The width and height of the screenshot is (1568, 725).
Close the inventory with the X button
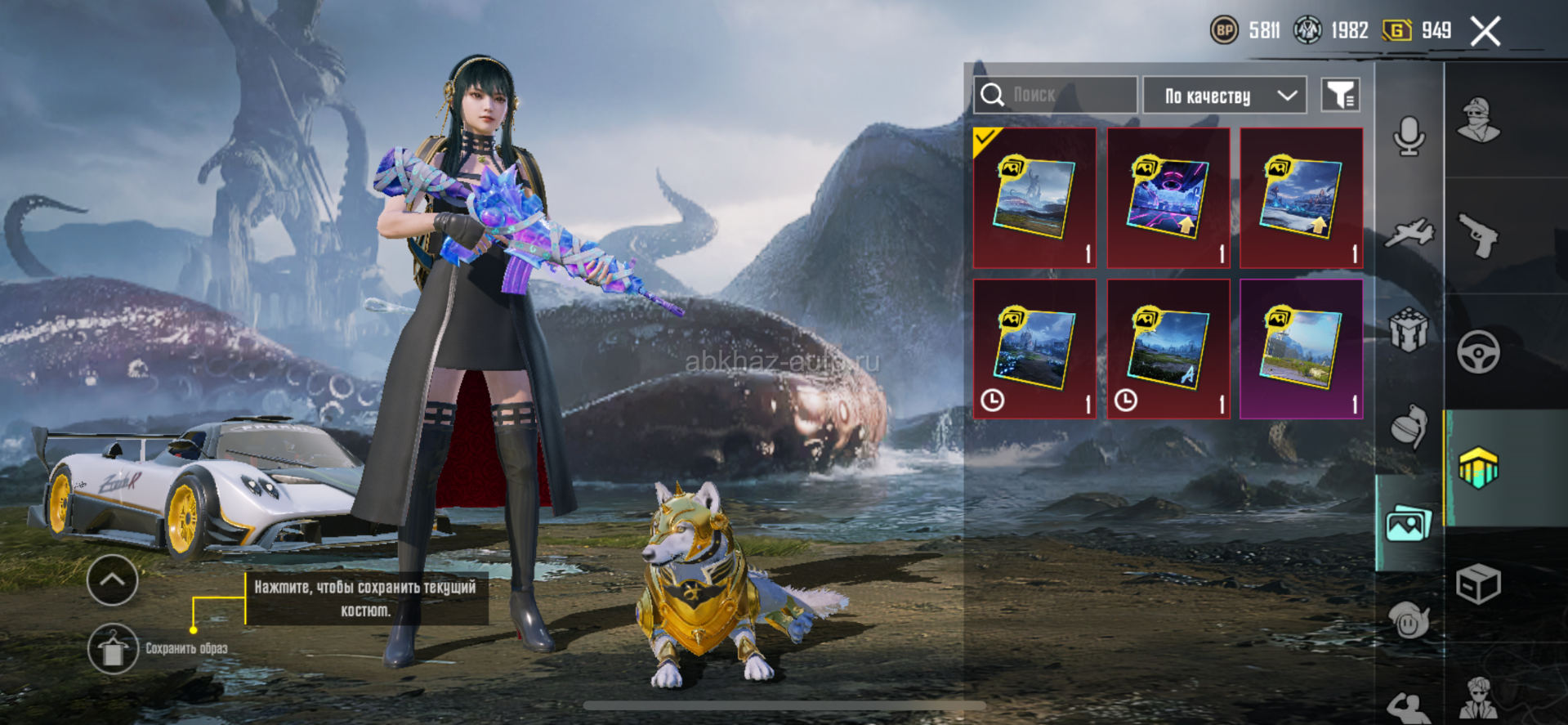pyautogui.click(x=1485, y=32)
